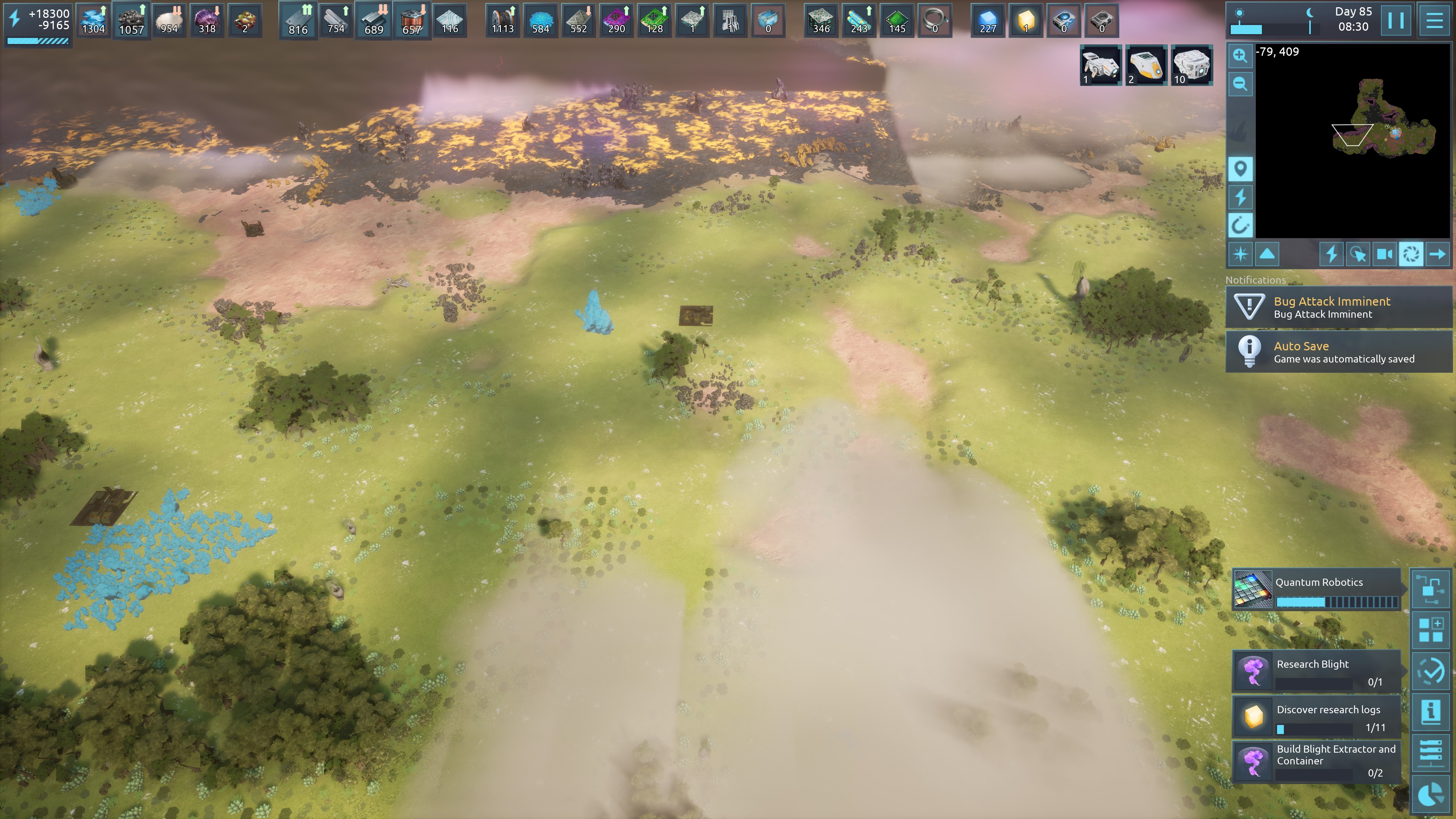Open the info book encyclopedia
Screen dimensions: 1456x819
point(1431,712)
